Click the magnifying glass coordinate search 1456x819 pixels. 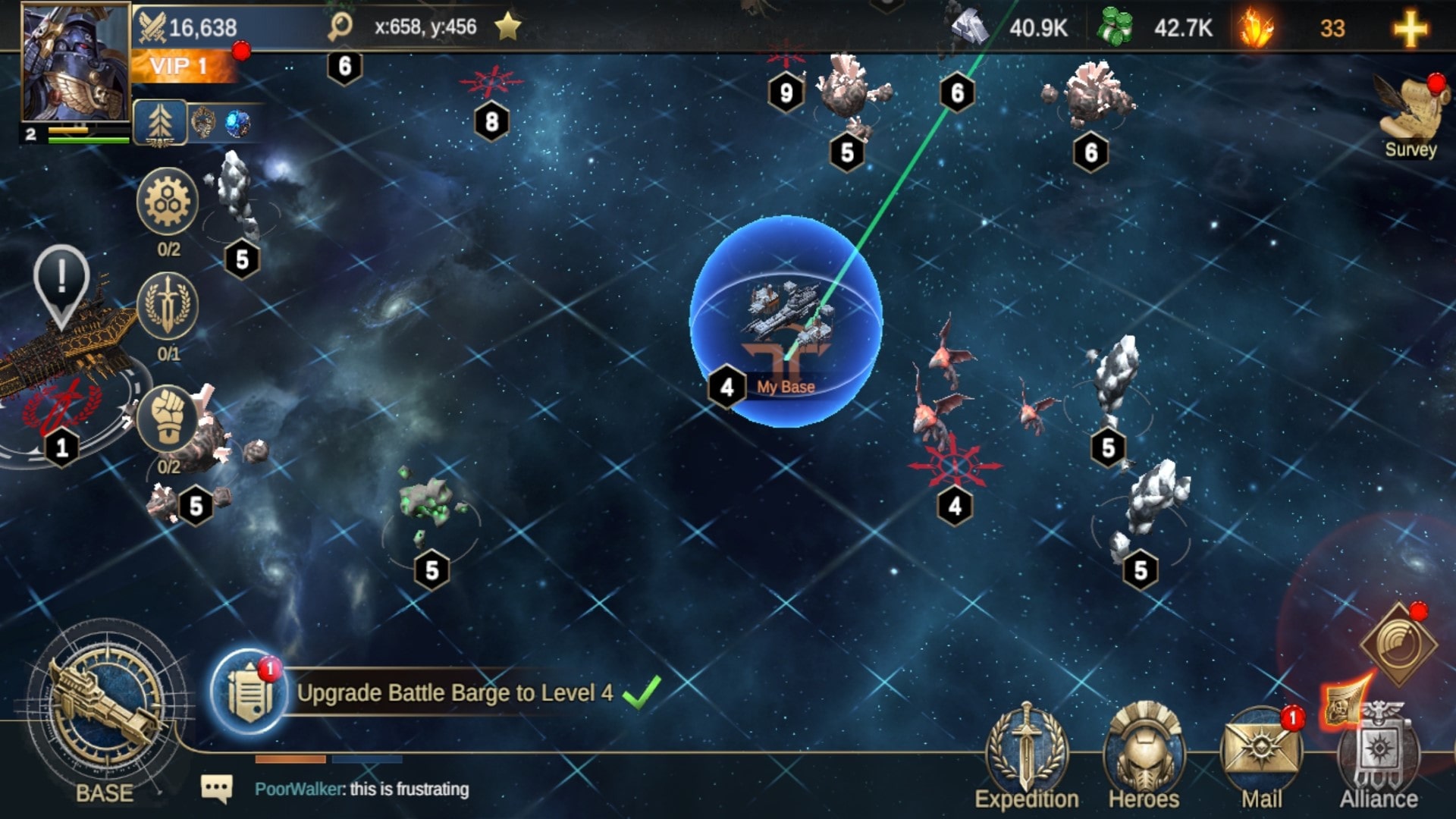click(340, 27)
